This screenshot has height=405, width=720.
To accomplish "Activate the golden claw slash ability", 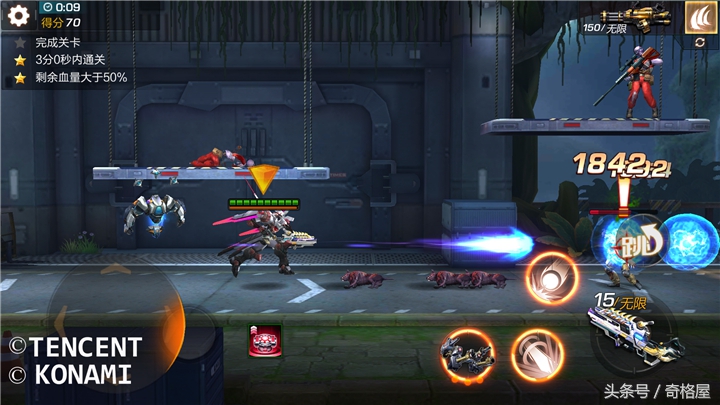I will click(x=699, y=16).
